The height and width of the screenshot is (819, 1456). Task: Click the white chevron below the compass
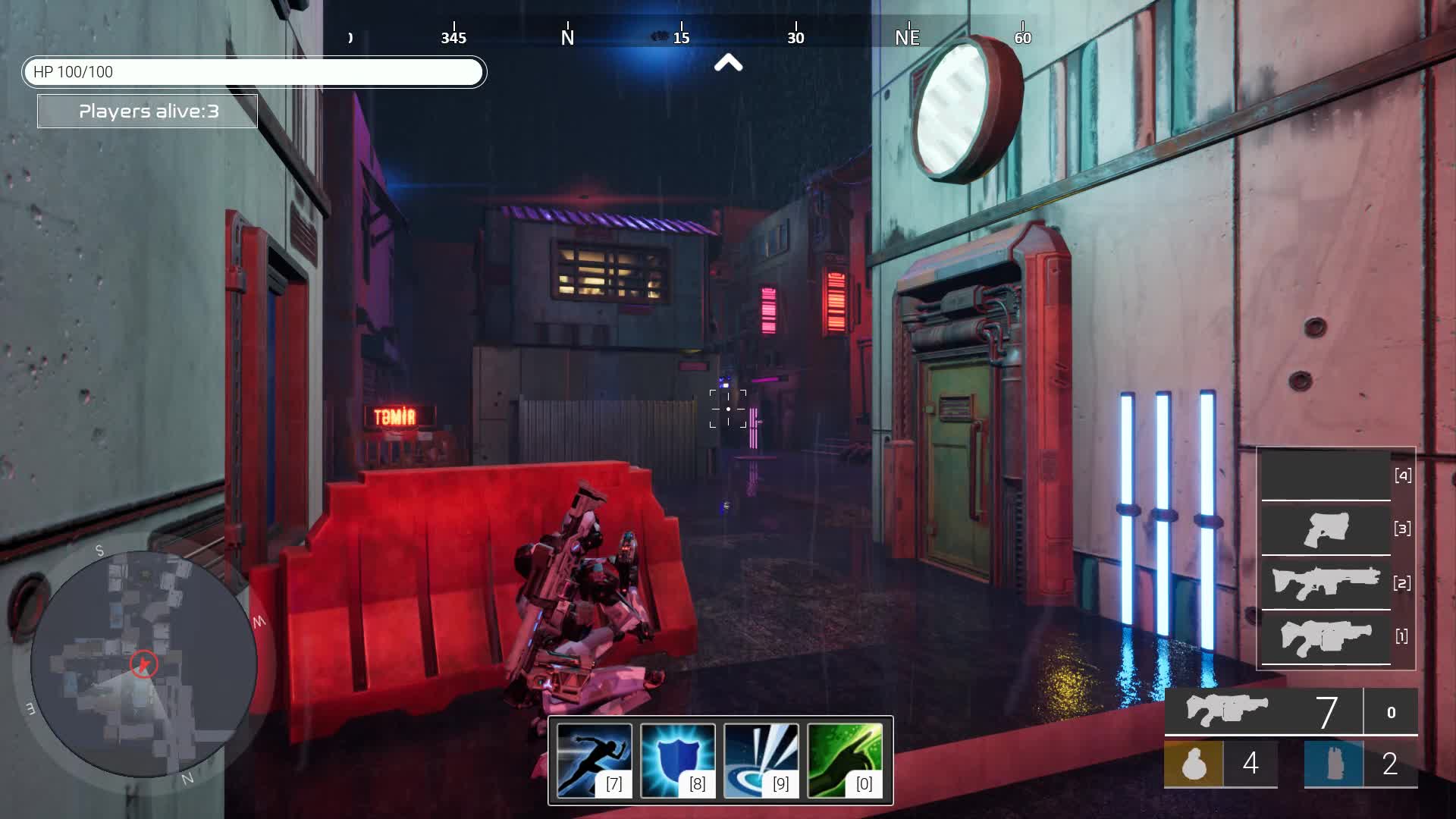pos(729,64)
